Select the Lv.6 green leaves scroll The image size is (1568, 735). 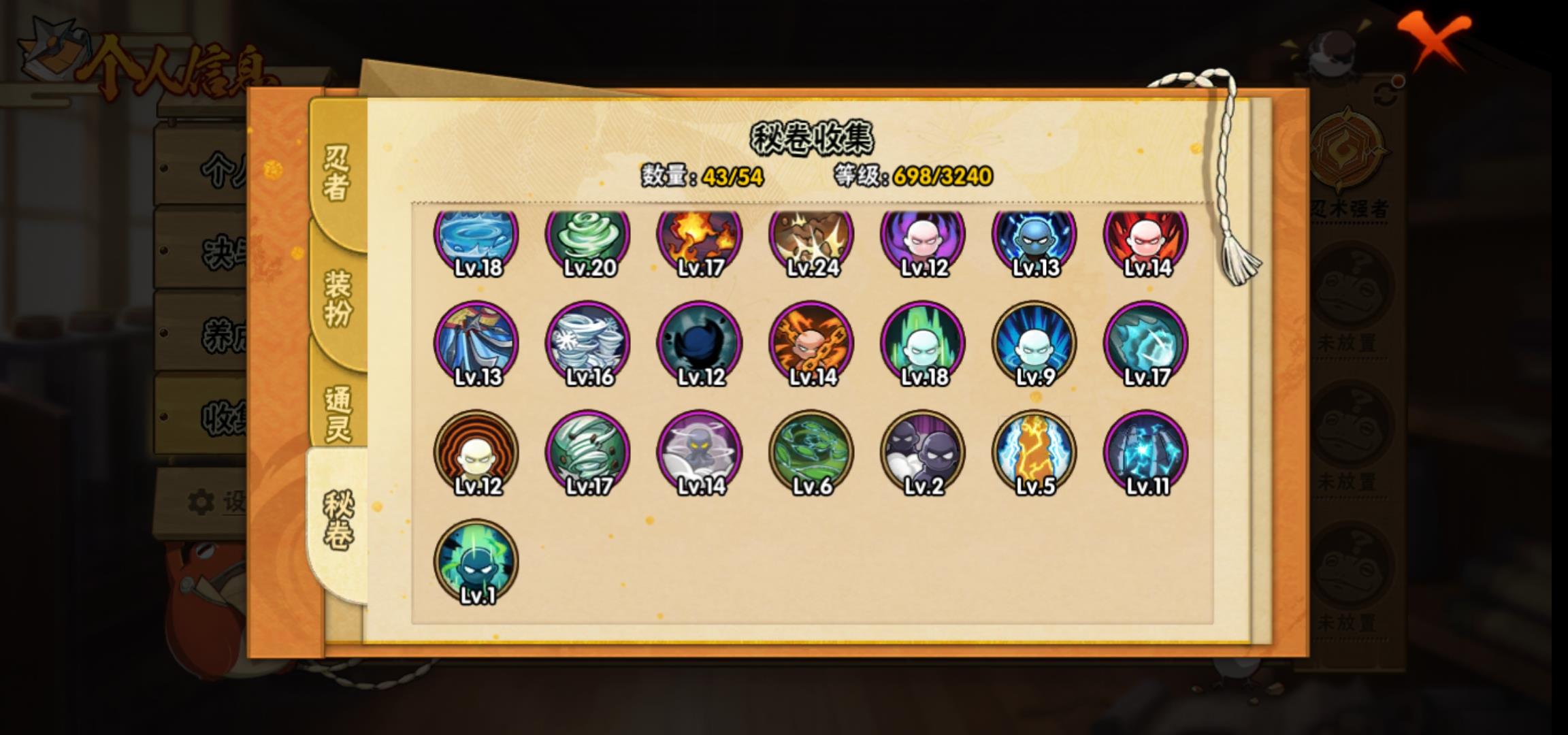(x=811, y=453)
